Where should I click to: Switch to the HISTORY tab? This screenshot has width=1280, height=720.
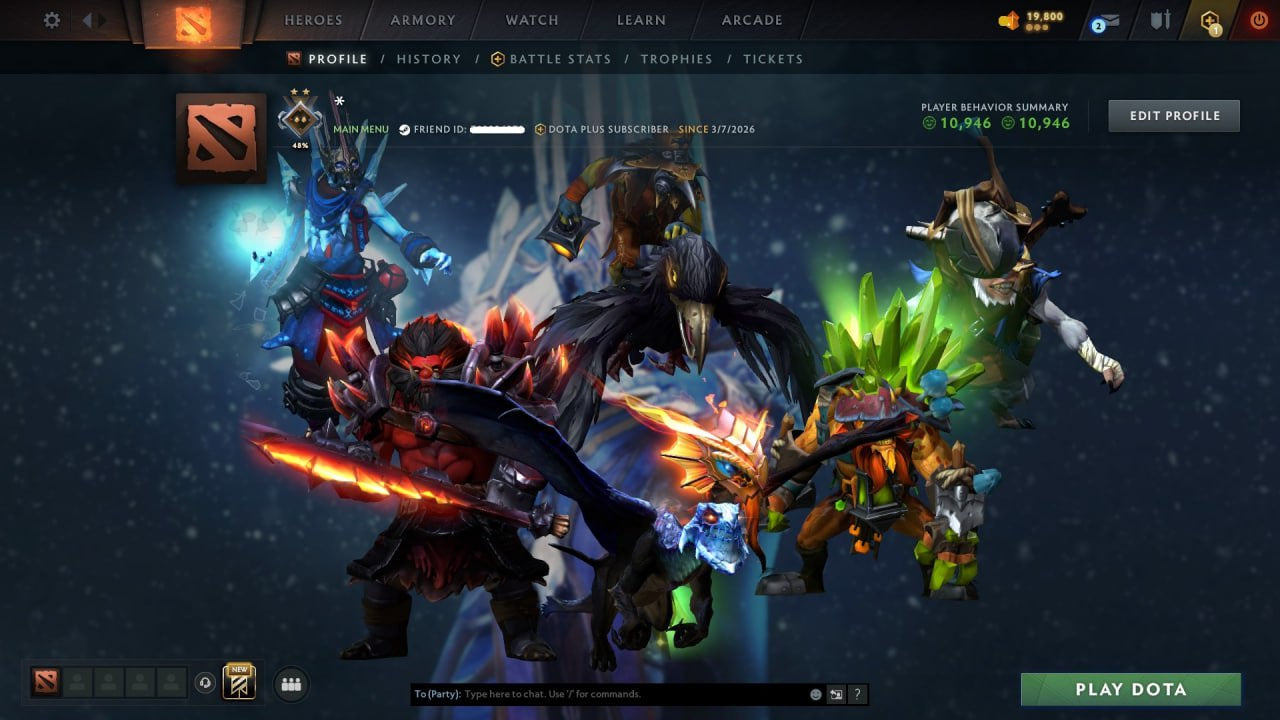pos(428,58)
